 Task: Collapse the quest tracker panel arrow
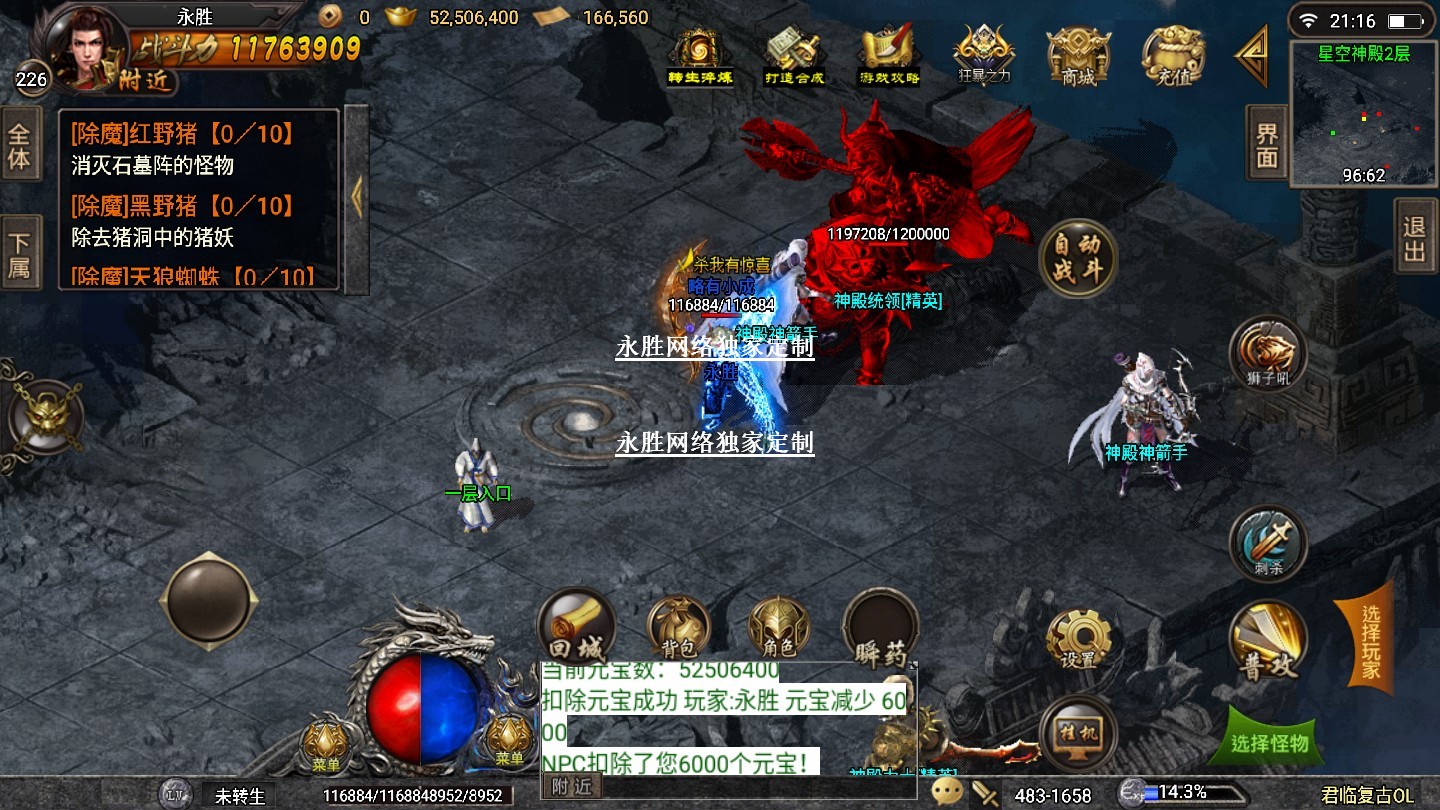(x=357, y=199)
